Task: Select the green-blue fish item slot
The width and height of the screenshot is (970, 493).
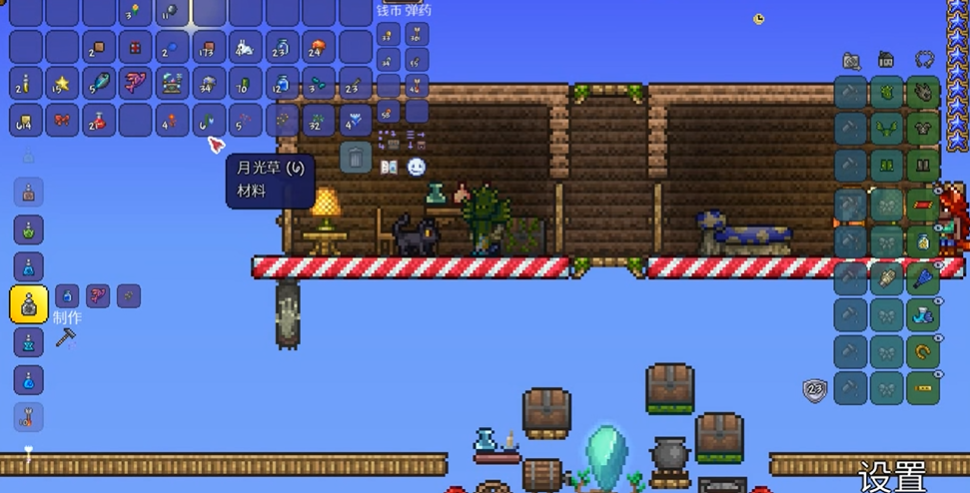Action: [100, 84]
